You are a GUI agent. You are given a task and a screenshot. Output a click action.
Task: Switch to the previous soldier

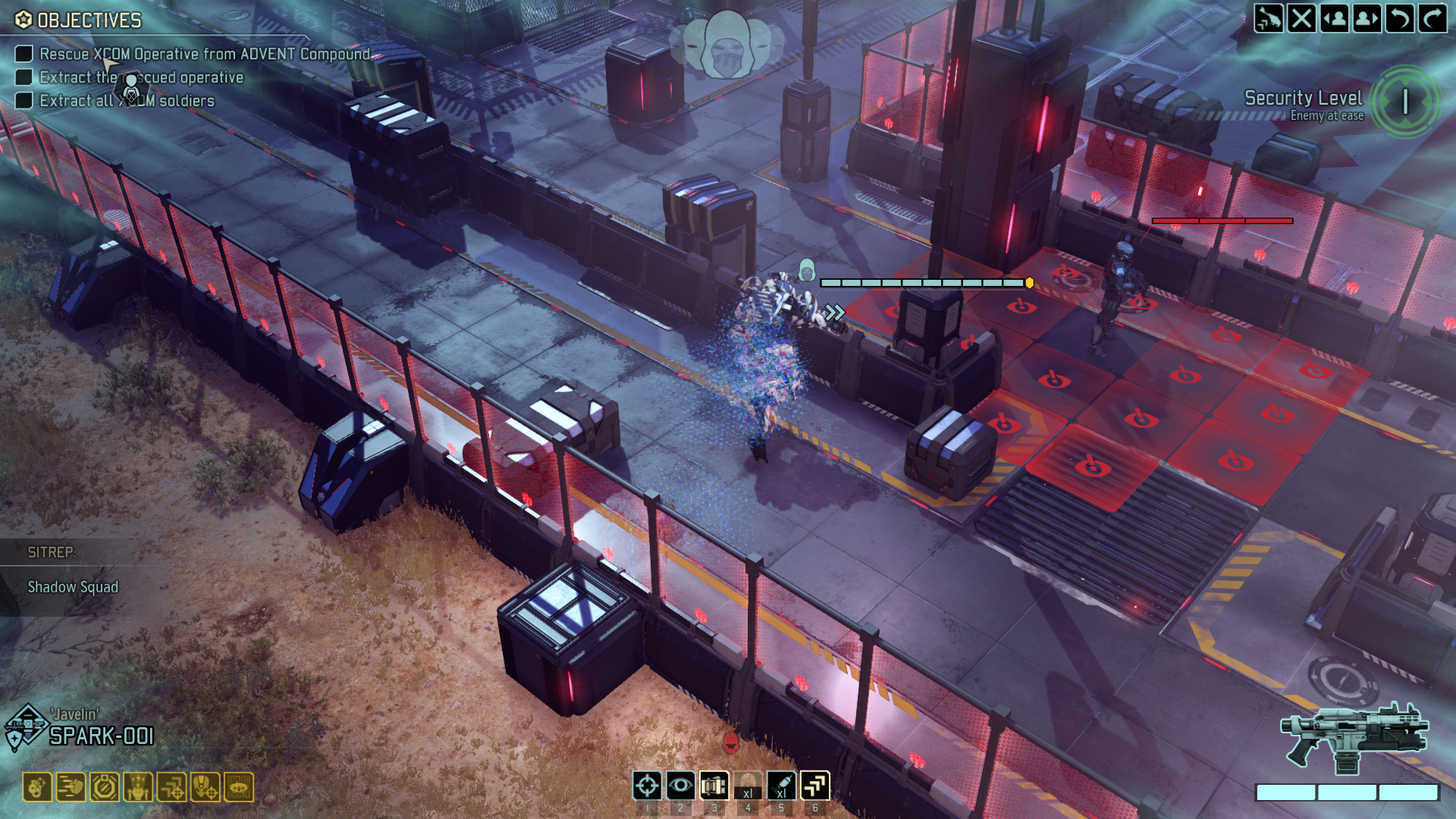(1335, 18)
